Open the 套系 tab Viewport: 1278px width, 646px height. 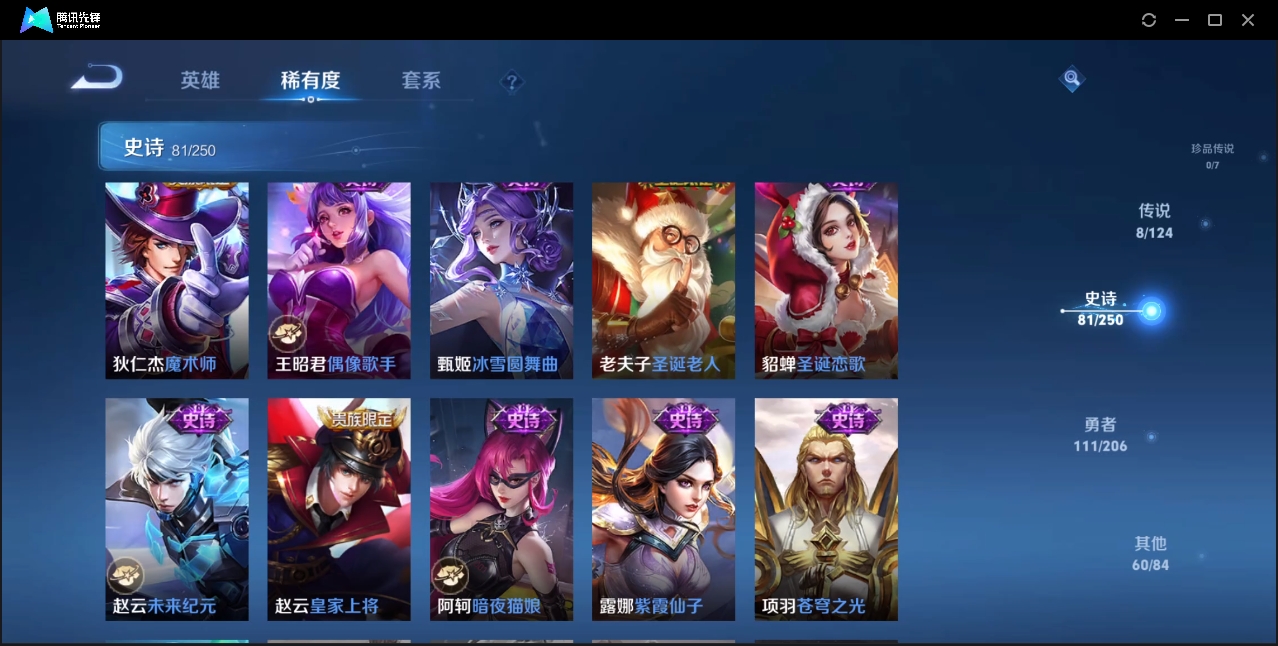coord(421,80)
